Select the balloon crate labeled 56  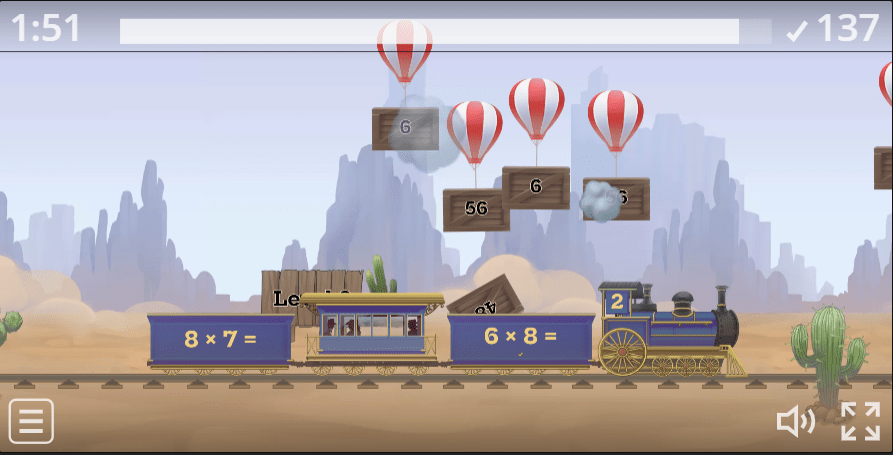[476, 209]
